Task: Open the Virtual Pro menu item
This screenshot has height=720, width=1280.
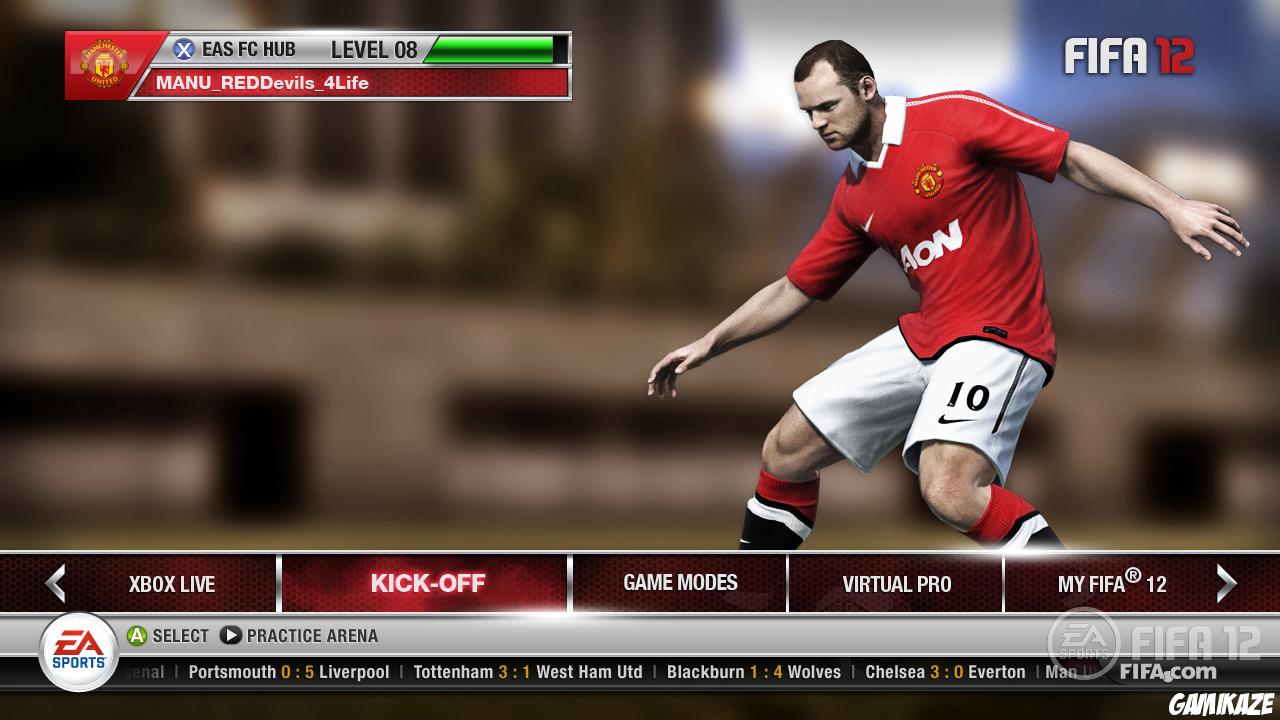Action: click(897, 584)
